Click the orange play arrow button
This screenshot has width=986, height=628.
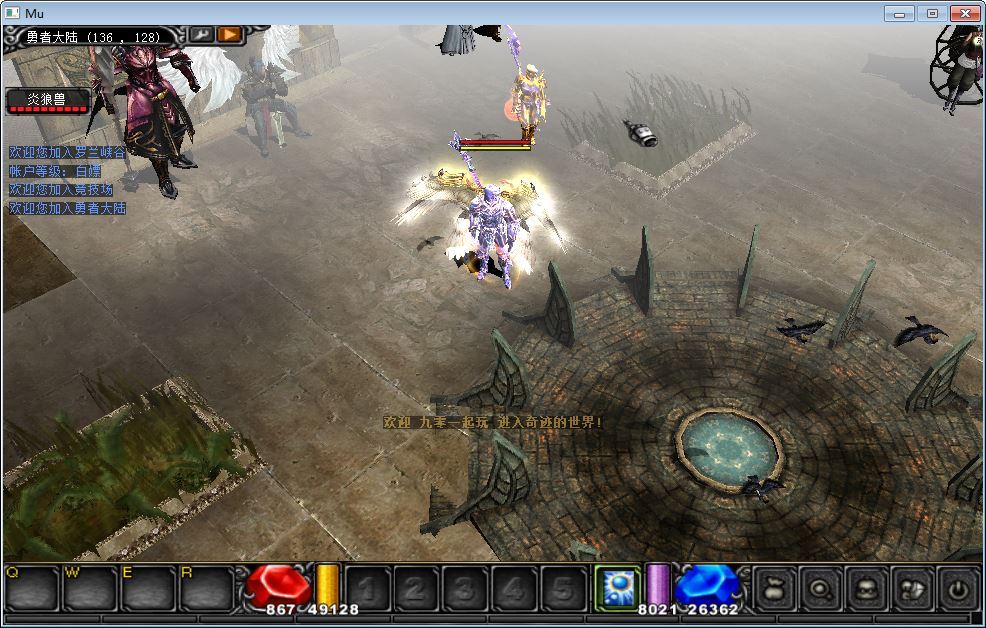click(x=230, y=35)
